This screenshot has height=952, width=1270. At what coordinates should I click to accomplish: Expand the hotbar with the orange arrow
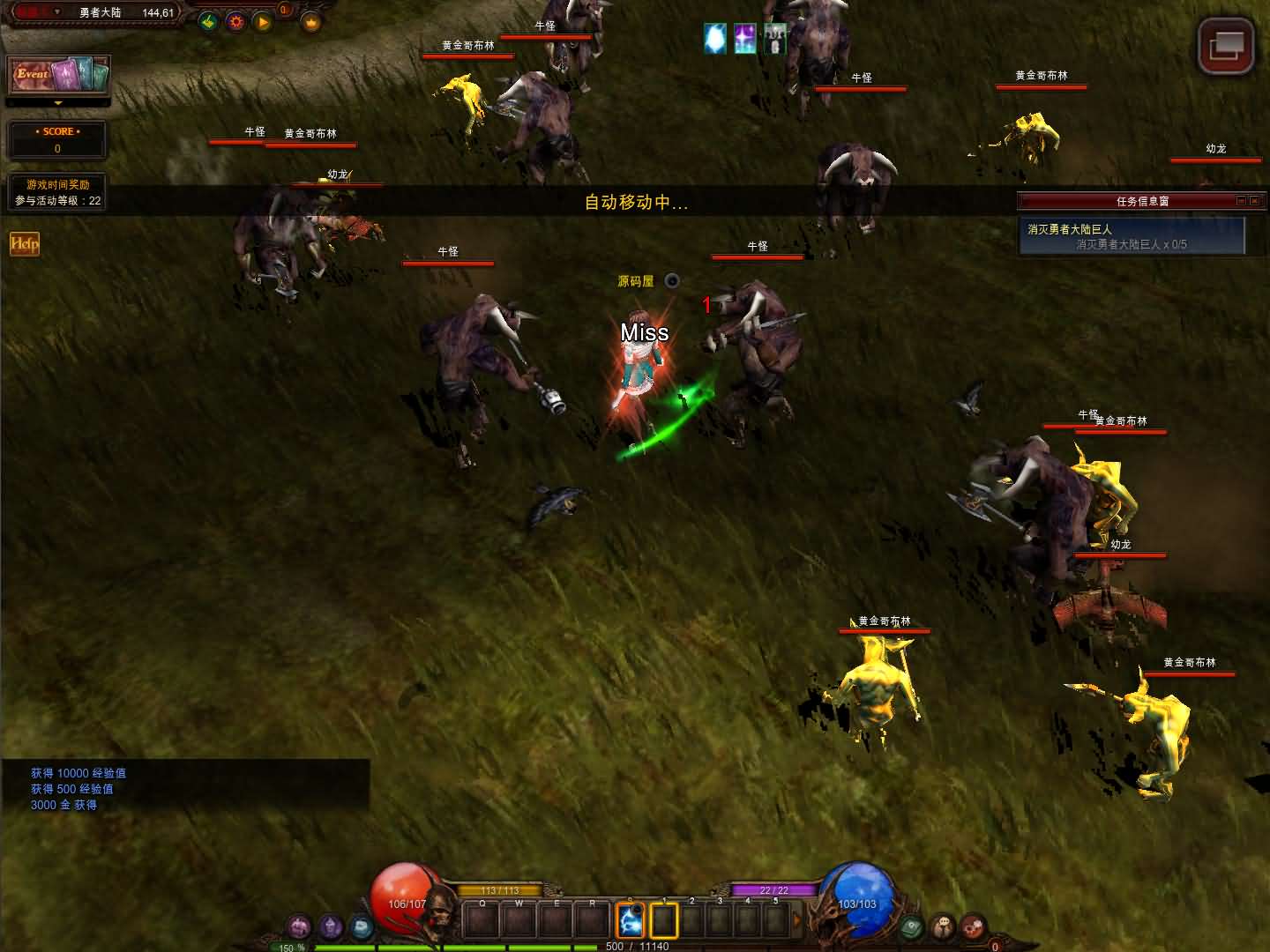[797, 920]
